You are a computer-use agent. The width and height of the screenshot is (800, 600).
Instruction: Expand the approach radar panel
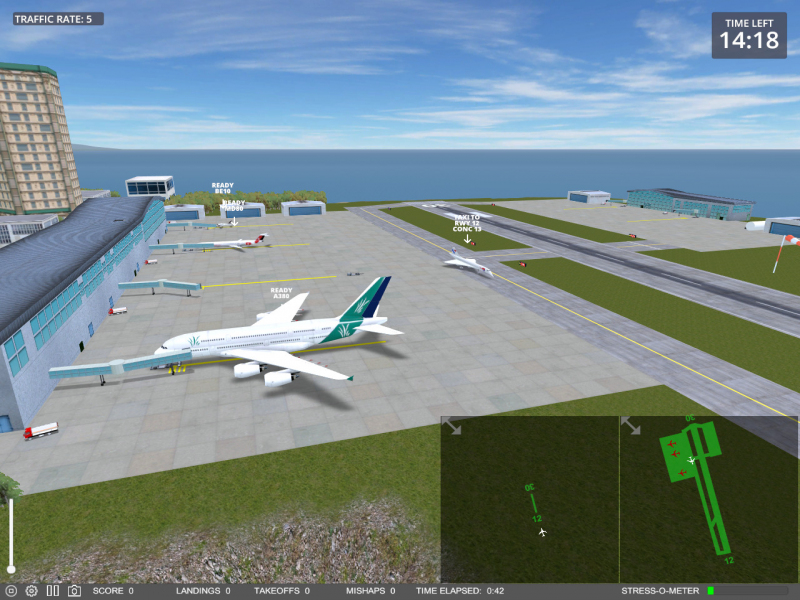tap(452, 427)
